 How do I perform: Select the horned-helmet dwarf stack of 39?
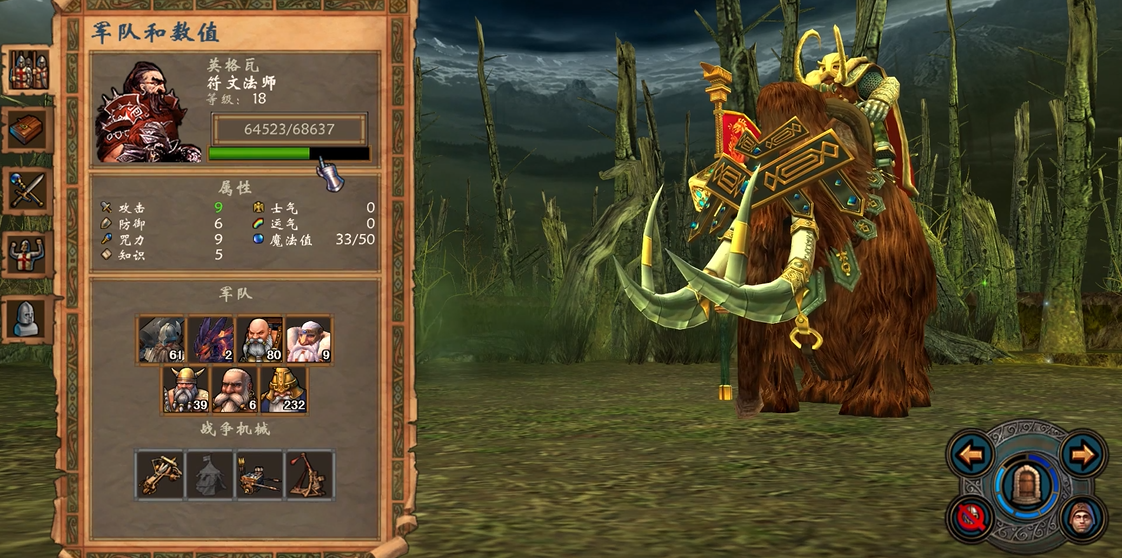point(186,390)
